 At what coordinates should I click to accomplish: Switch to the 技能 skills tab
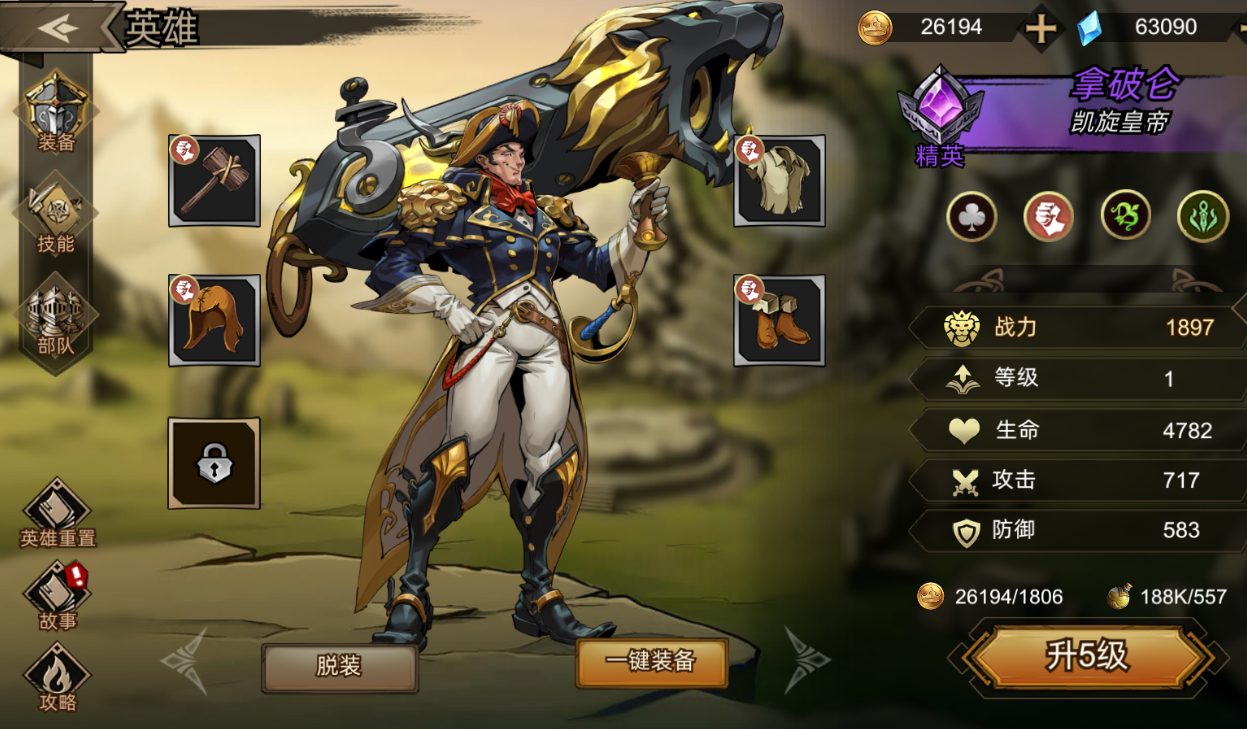[x=56, y=215]
